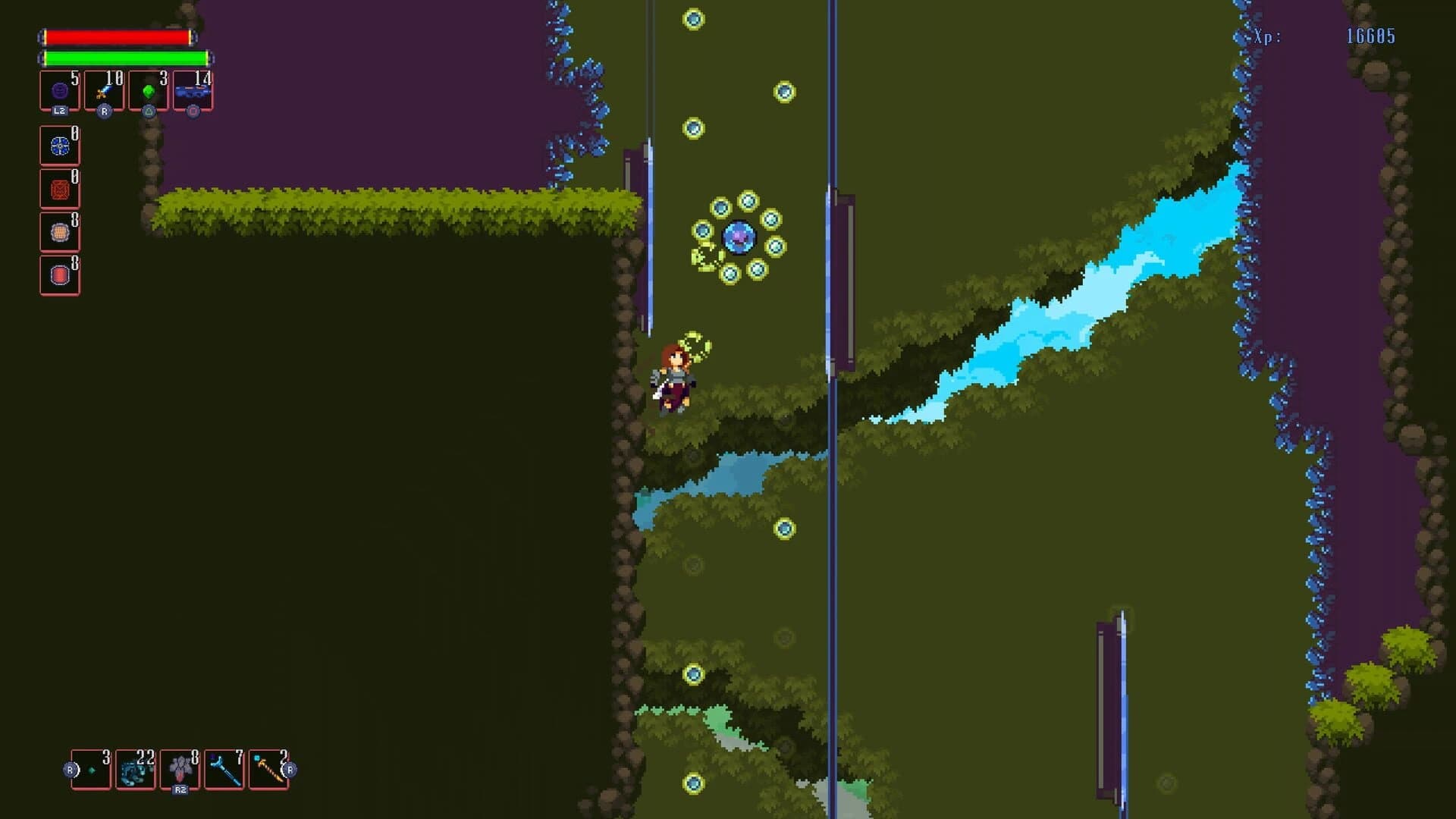Click the R button badge under the sword slot
Screen dimensions: 1456x819
point(105,111)
